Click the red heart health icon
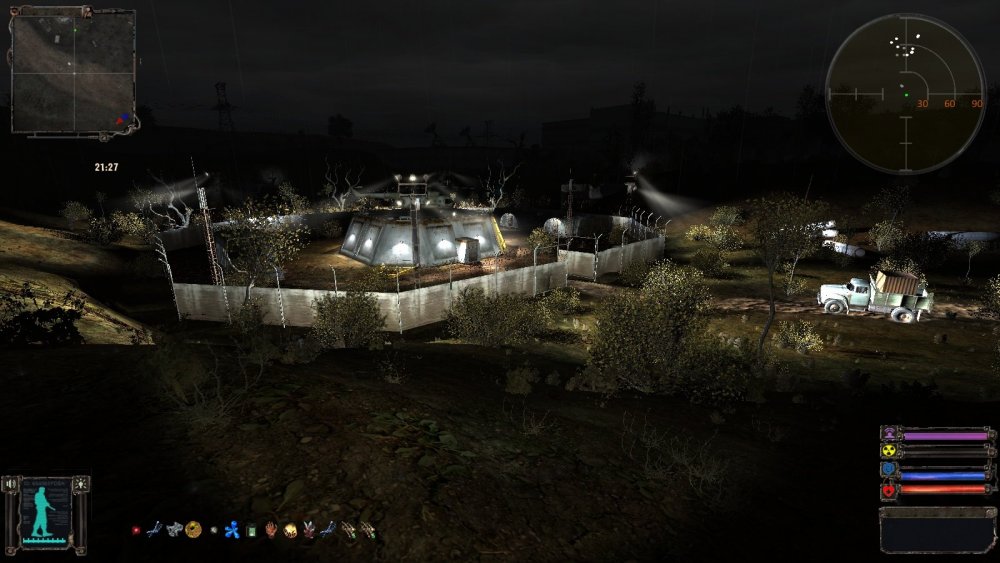The width and height of the screenshot is (1000, 563). [888, 490]
